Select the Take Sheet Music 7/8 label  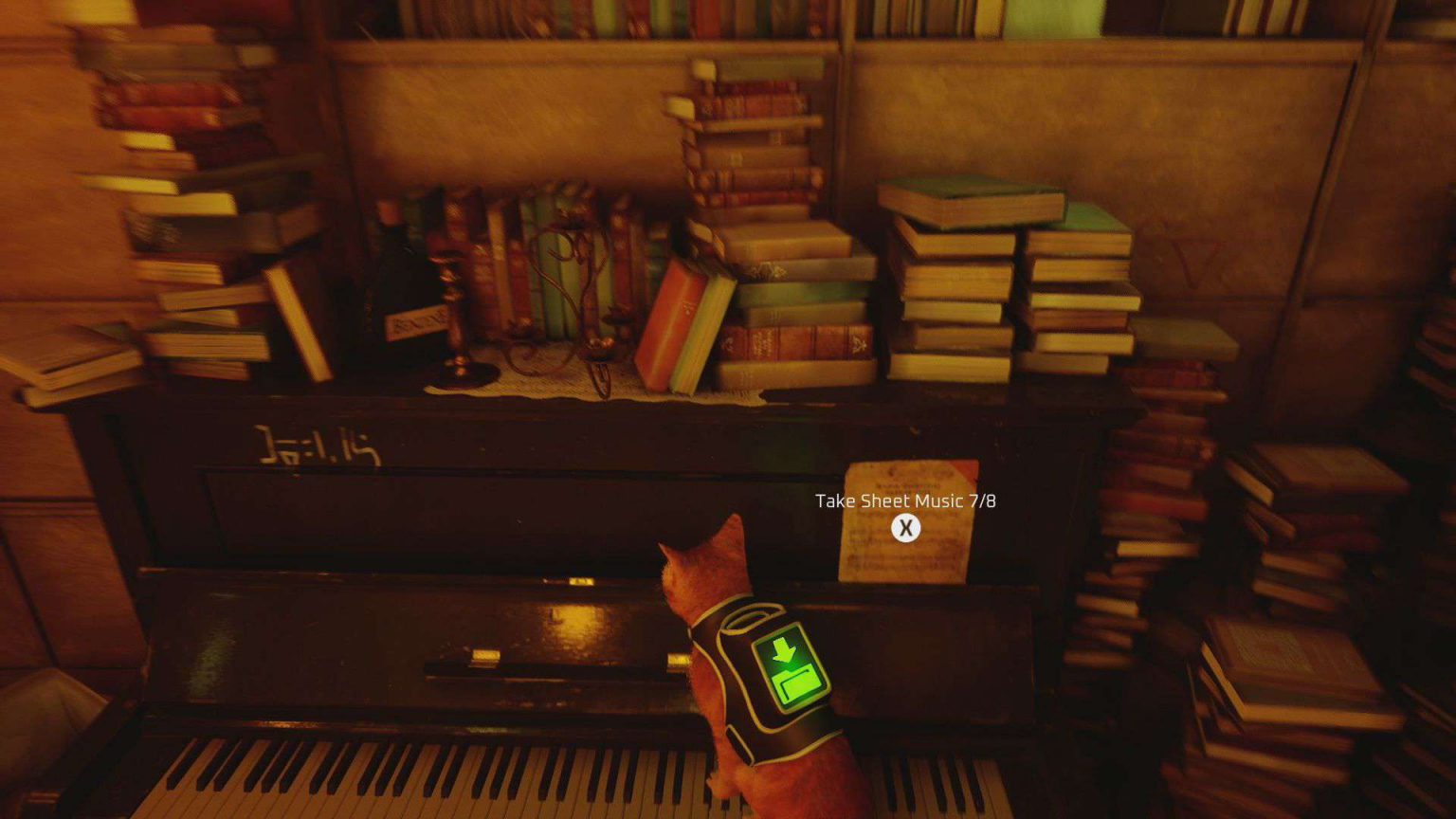pos(909,500)
